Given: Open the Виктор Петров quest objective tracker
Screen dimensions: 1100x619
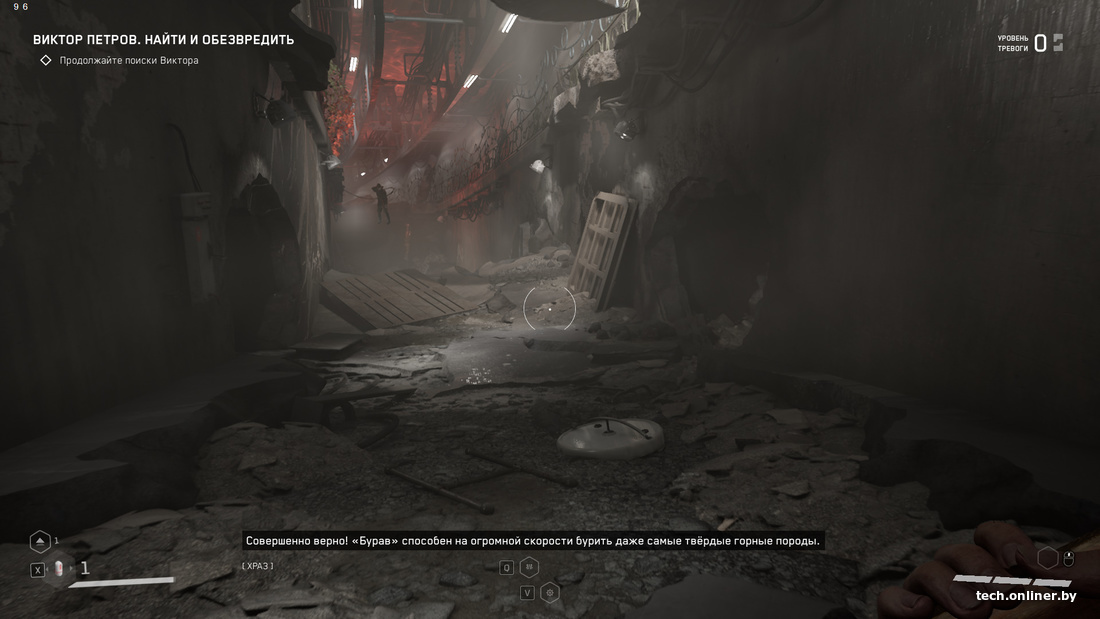Looking at the screenshot, I should coord(163,40).
